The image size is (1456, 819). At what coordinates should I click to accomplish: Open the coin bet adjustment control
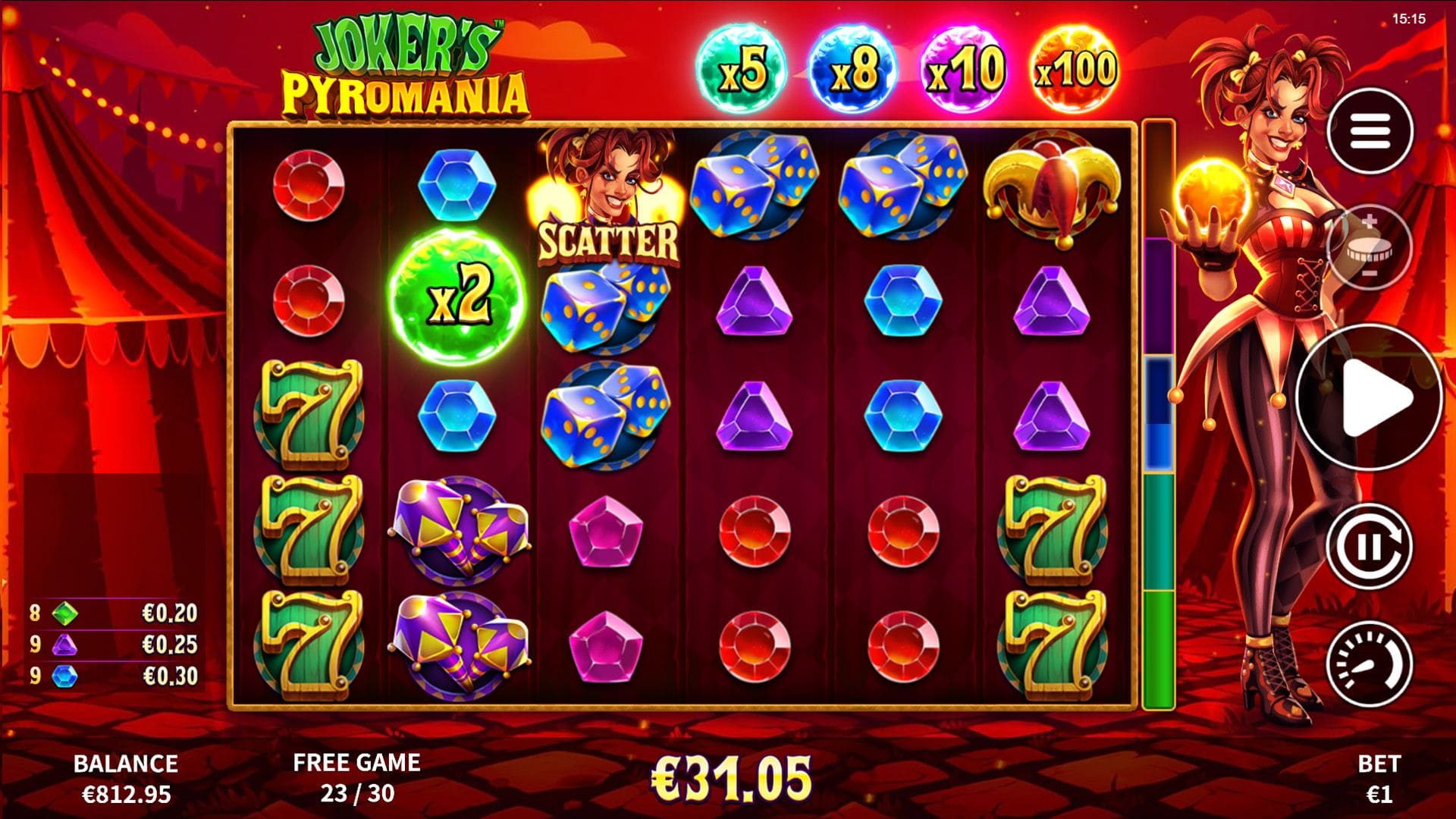pos(1368,247)
